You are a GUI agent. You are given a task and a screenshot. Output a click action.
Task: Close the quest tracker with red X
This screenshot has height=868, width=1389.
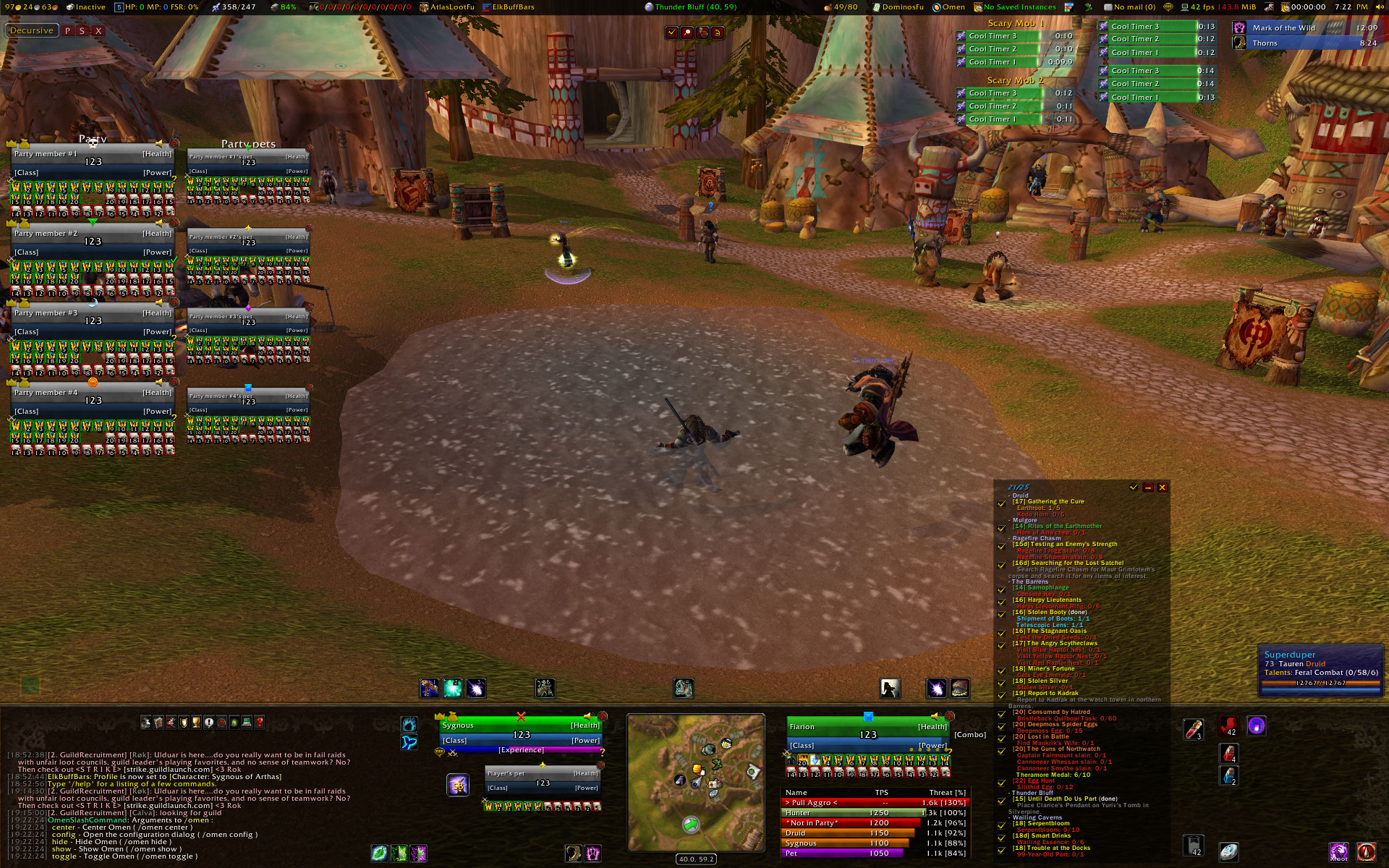pyautogui.click(x=1163, y=488)
